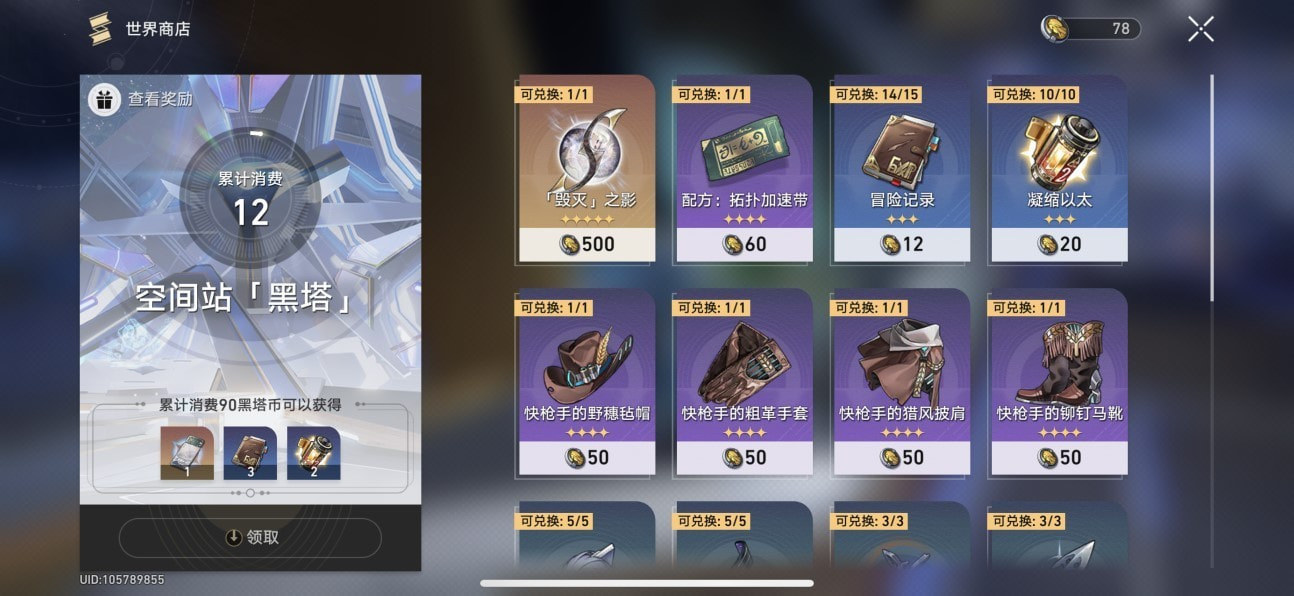Image resolution: width=1294 pixels, height=596 pixels.
Task: Inspect the condensed aether reward numbered 2
Action: click(x=313, y=453)
